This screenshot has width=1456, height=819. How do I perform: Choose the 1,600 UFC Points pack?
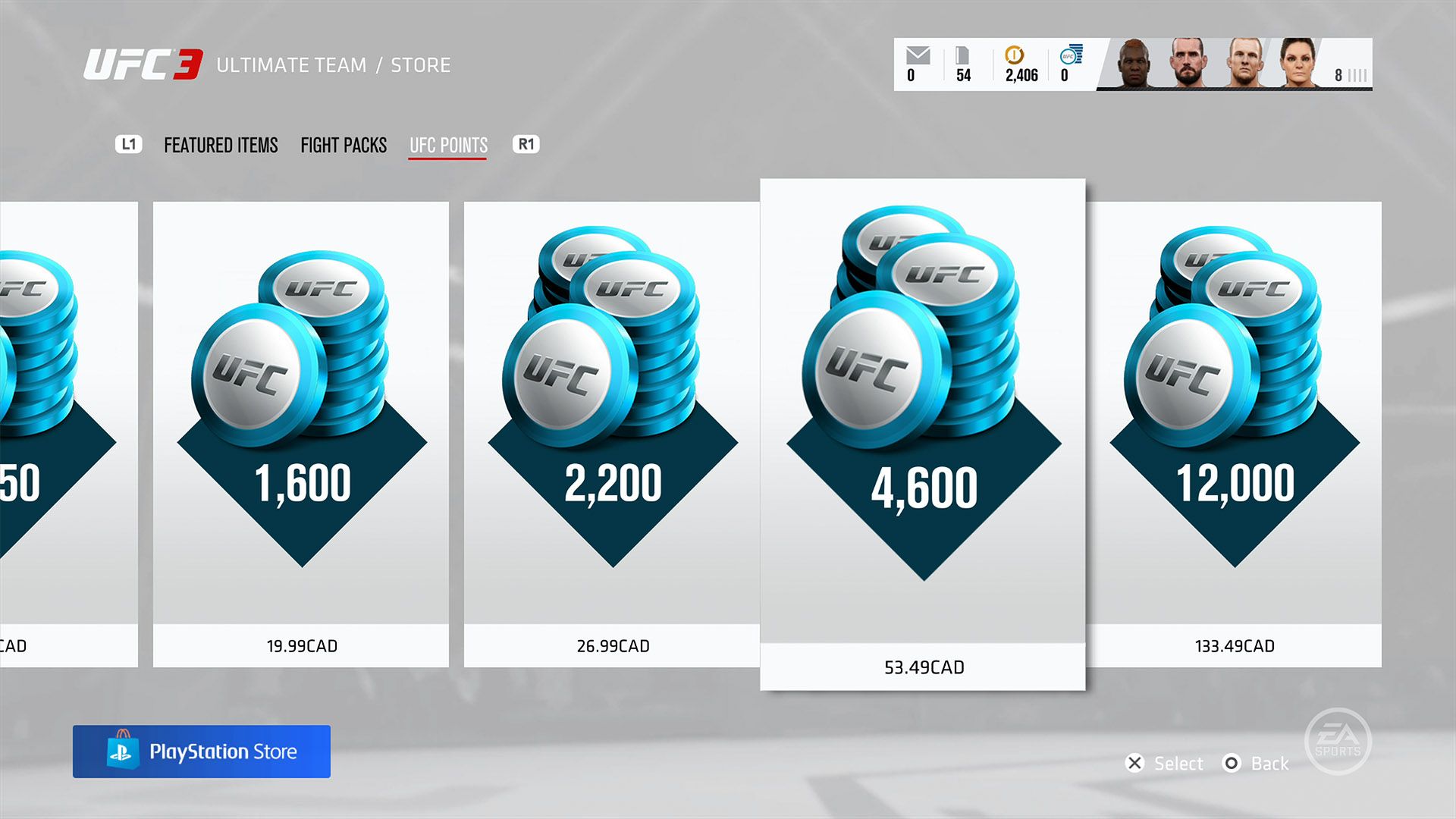301,434
